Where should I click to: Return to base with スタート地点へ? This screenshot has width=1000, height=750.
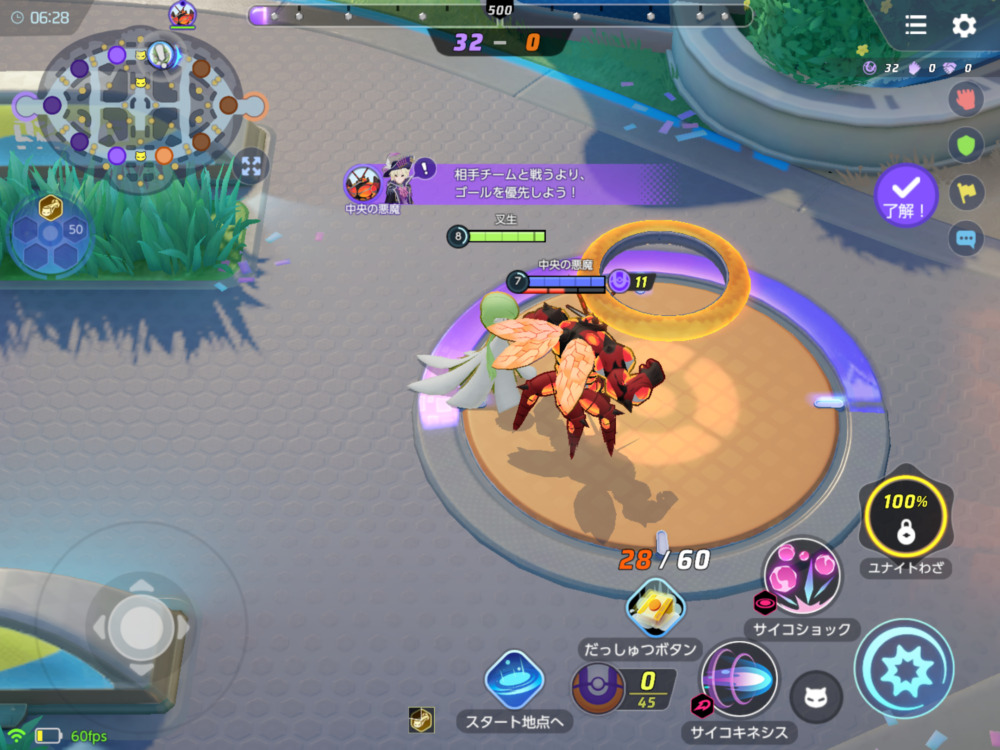514,680
